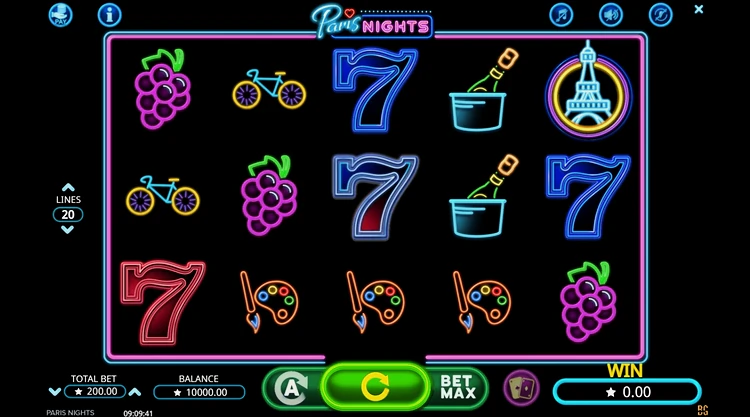The height and width of the screenshot is (417, 750).
Task: Activate the autoplay button
Action: (289, 386)
